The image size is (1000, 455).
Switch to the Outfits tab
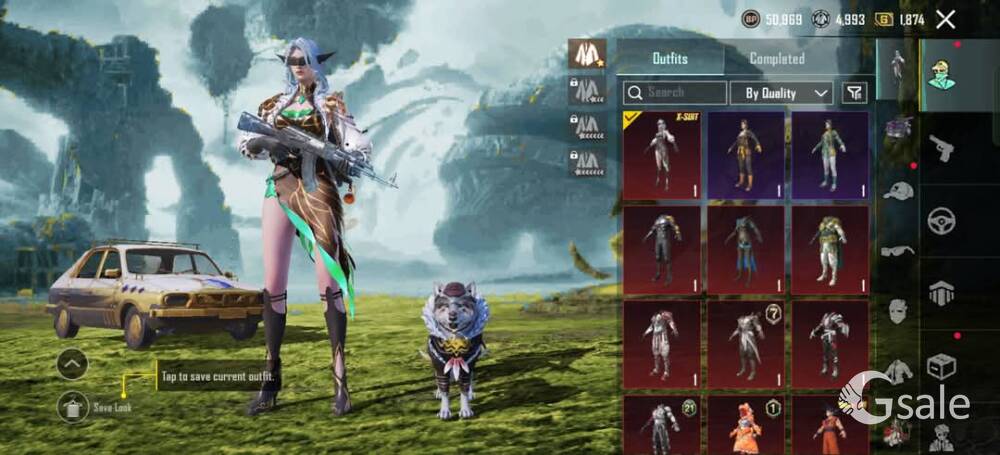(x=670, y=59)
